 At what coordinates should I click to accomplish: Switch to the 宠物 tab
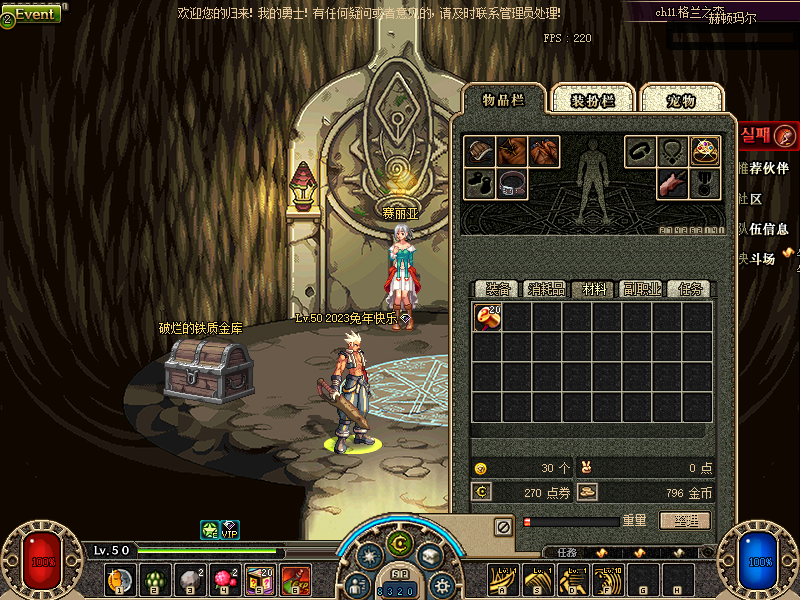(x=681, y=100)
